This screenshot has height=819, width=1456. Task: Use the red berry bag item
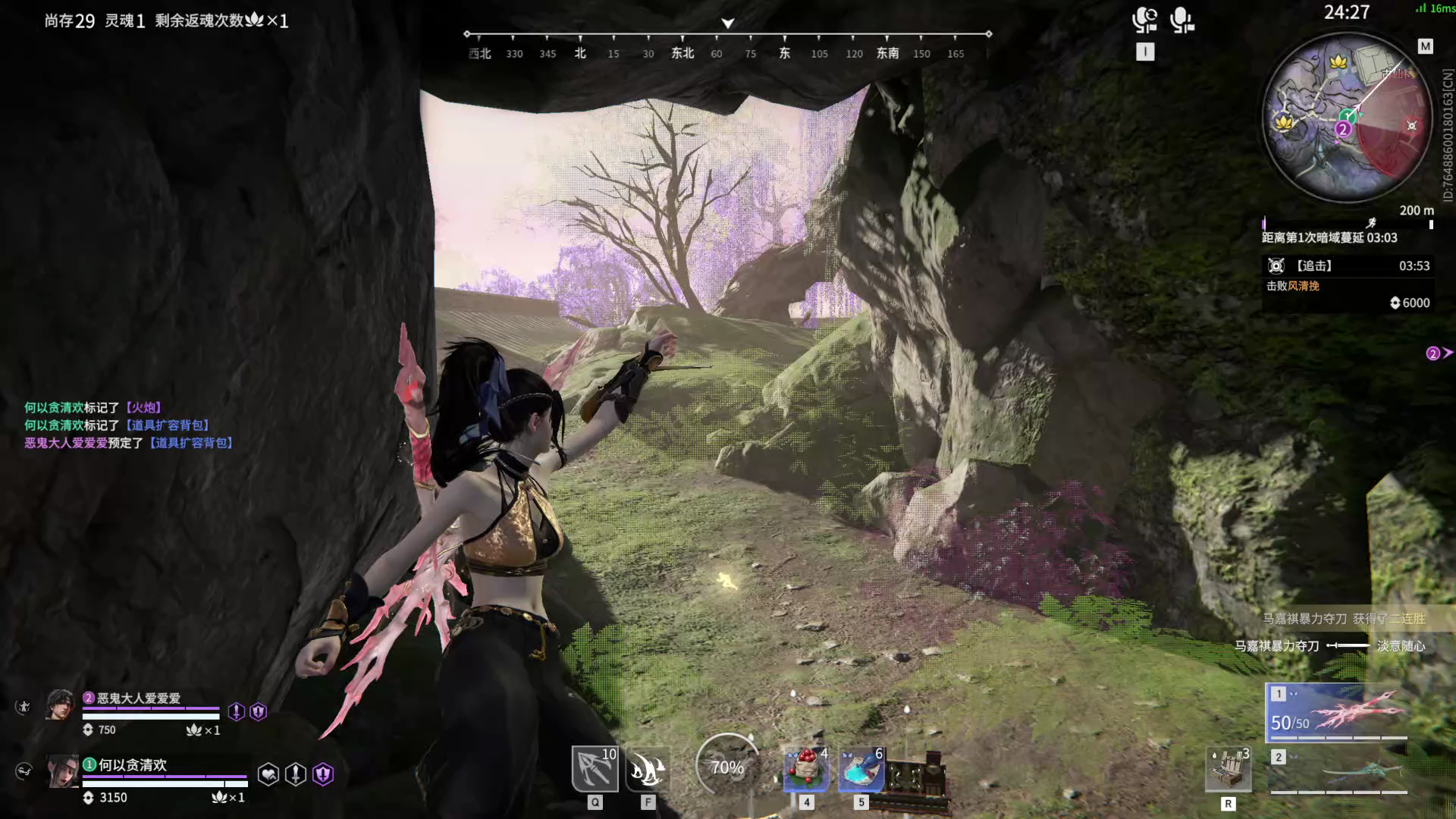coord(806,769)
